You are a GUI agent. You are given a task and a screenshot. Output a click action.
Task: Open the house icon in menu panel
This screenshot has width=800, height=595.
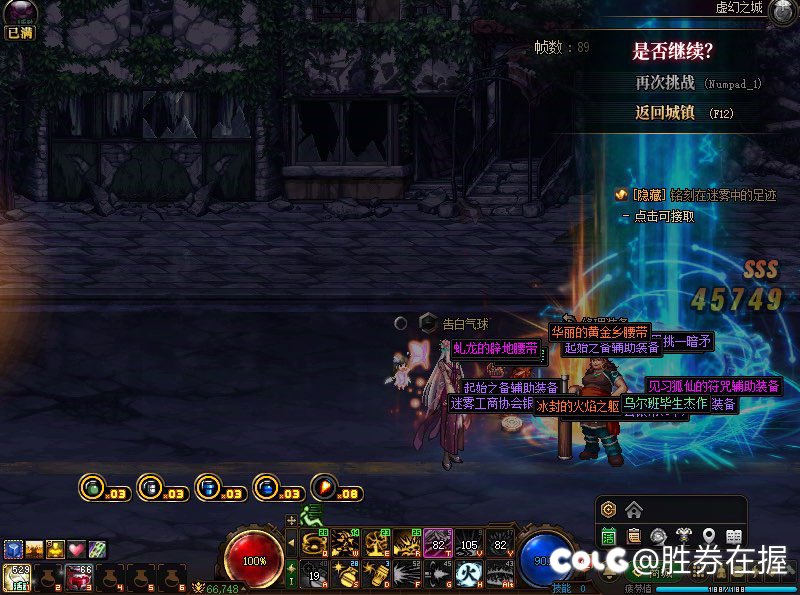633,510
